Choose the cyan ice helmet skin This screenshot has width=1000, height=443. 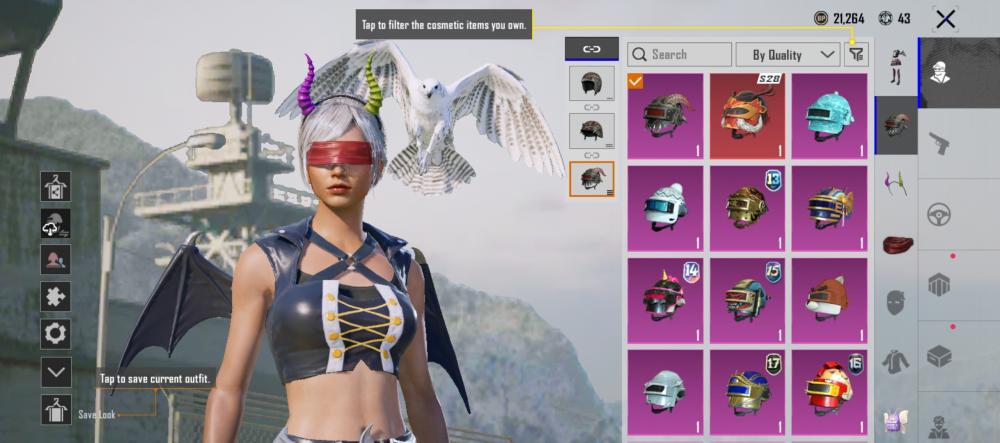pos(830,116)
